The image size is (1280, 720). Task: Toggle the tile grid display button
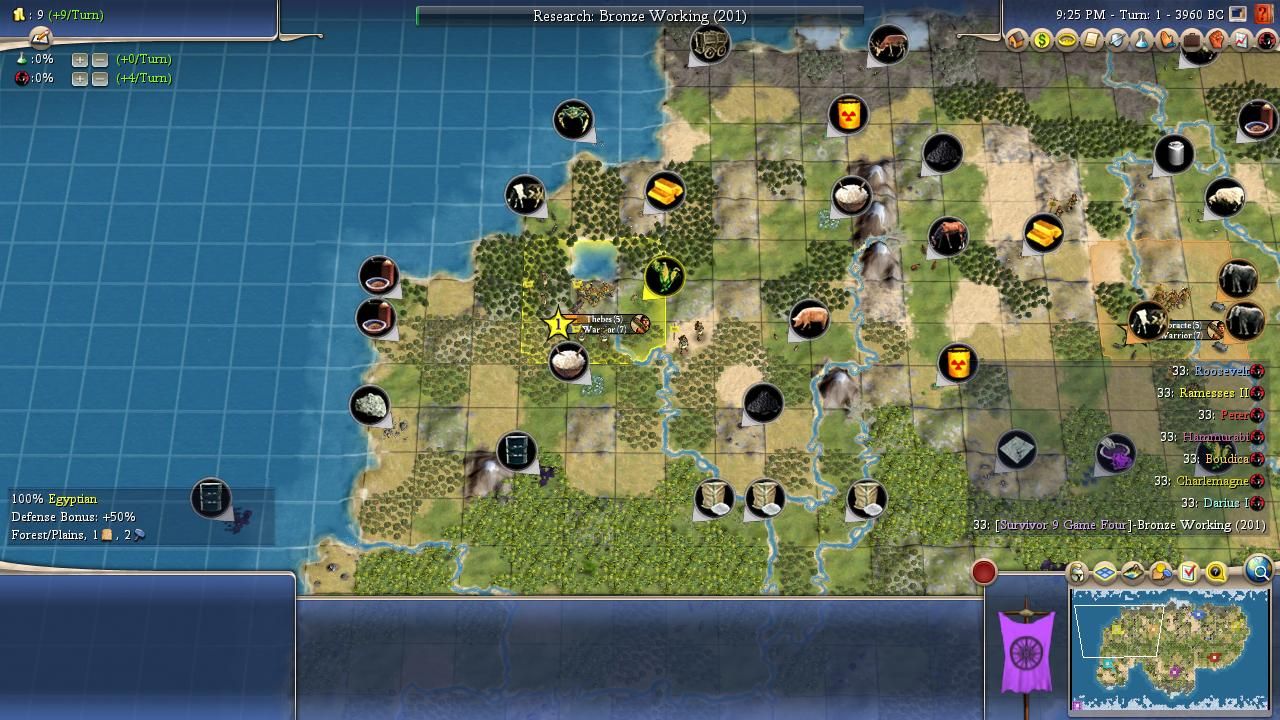coord(1105,573)
